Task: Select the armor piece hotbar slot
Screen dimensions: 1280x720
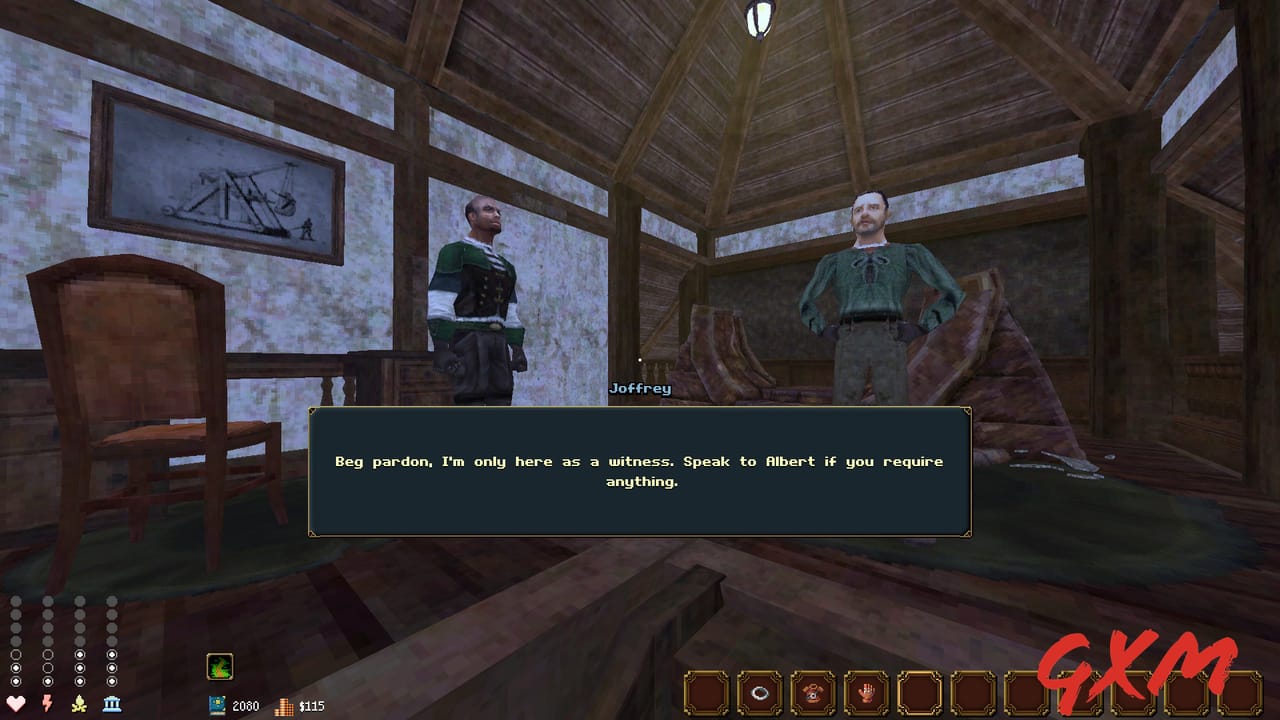Action: [812, 692]
